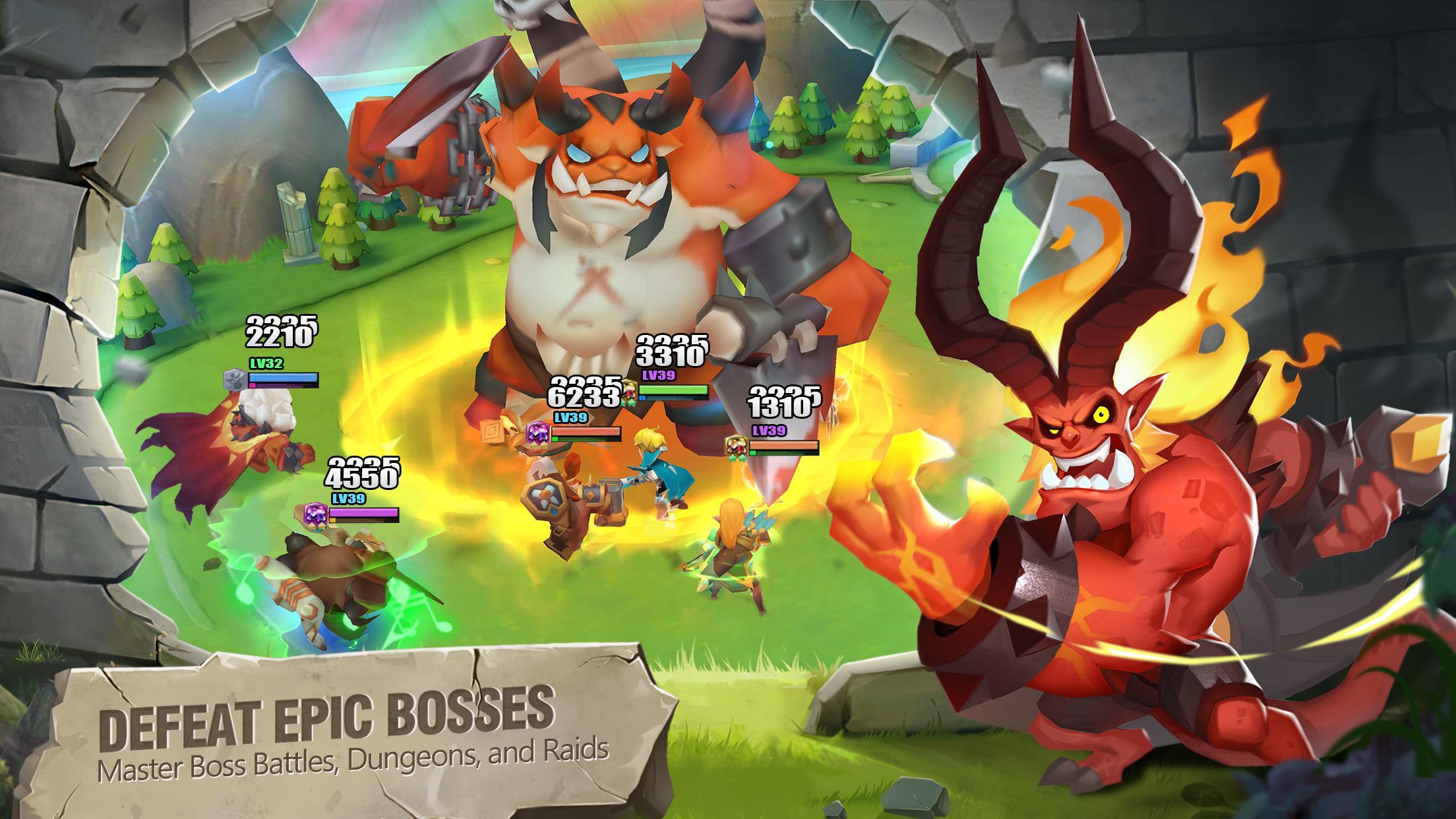This screenshot has width=1456, height=819.
Task: Click the gold crest badge near the 3310 health bar
Action: pos(629,390)
